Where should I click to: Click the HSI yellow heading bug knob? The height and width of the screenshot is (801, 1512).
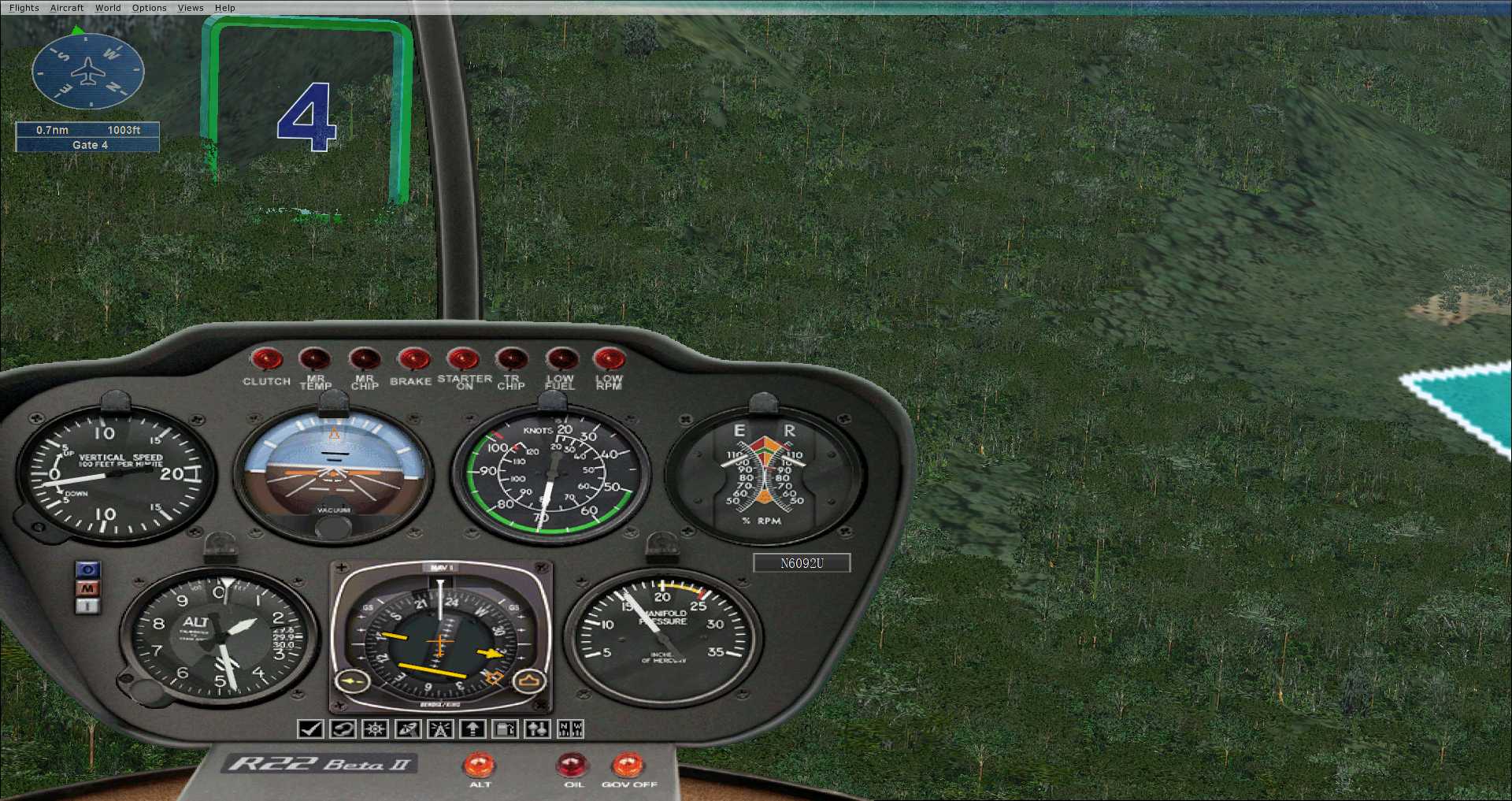pyautogui.click(x=529, y=681)
